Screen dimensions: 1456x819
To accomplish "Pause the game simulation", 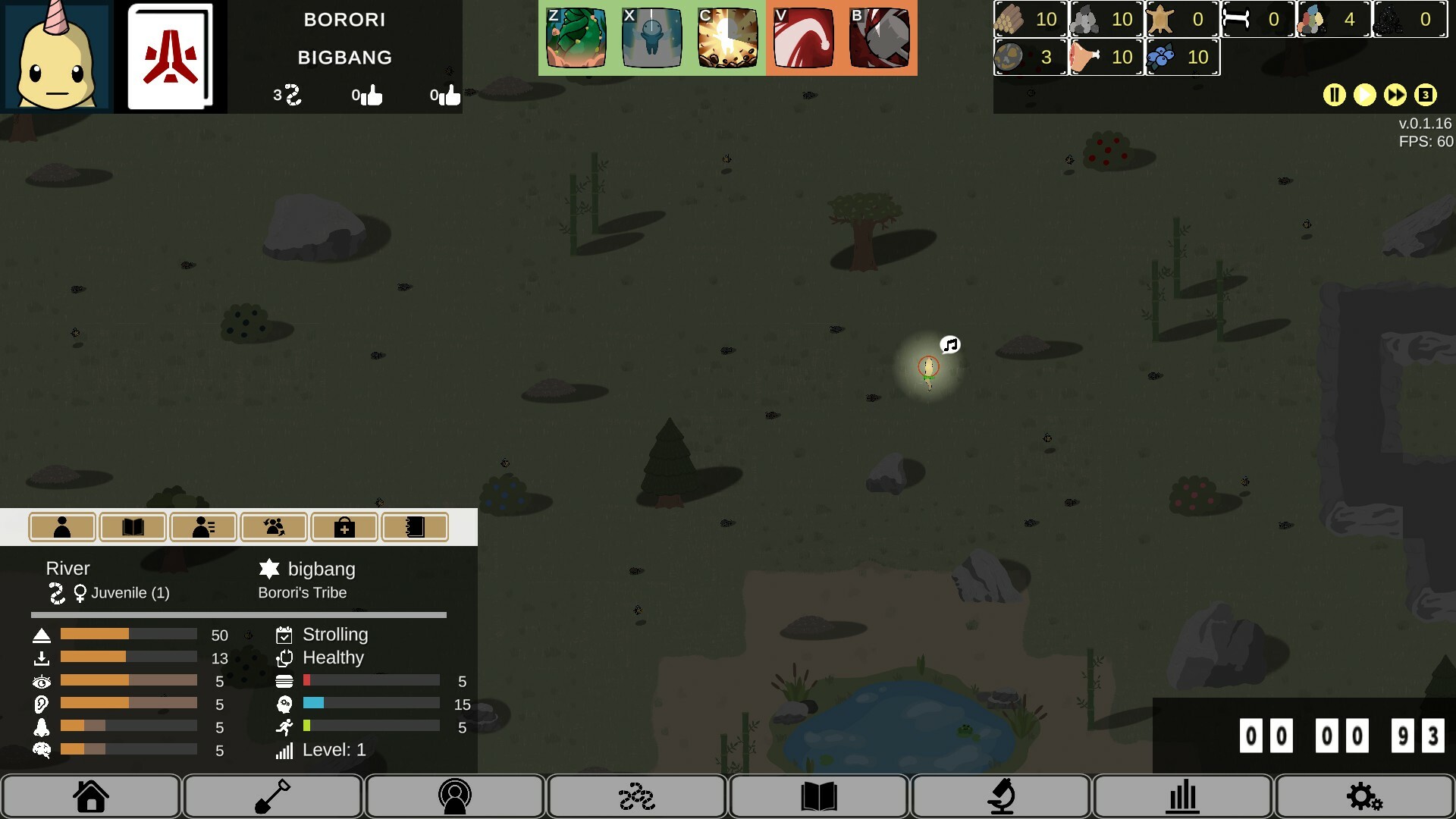I will (x=1335, y=95).
